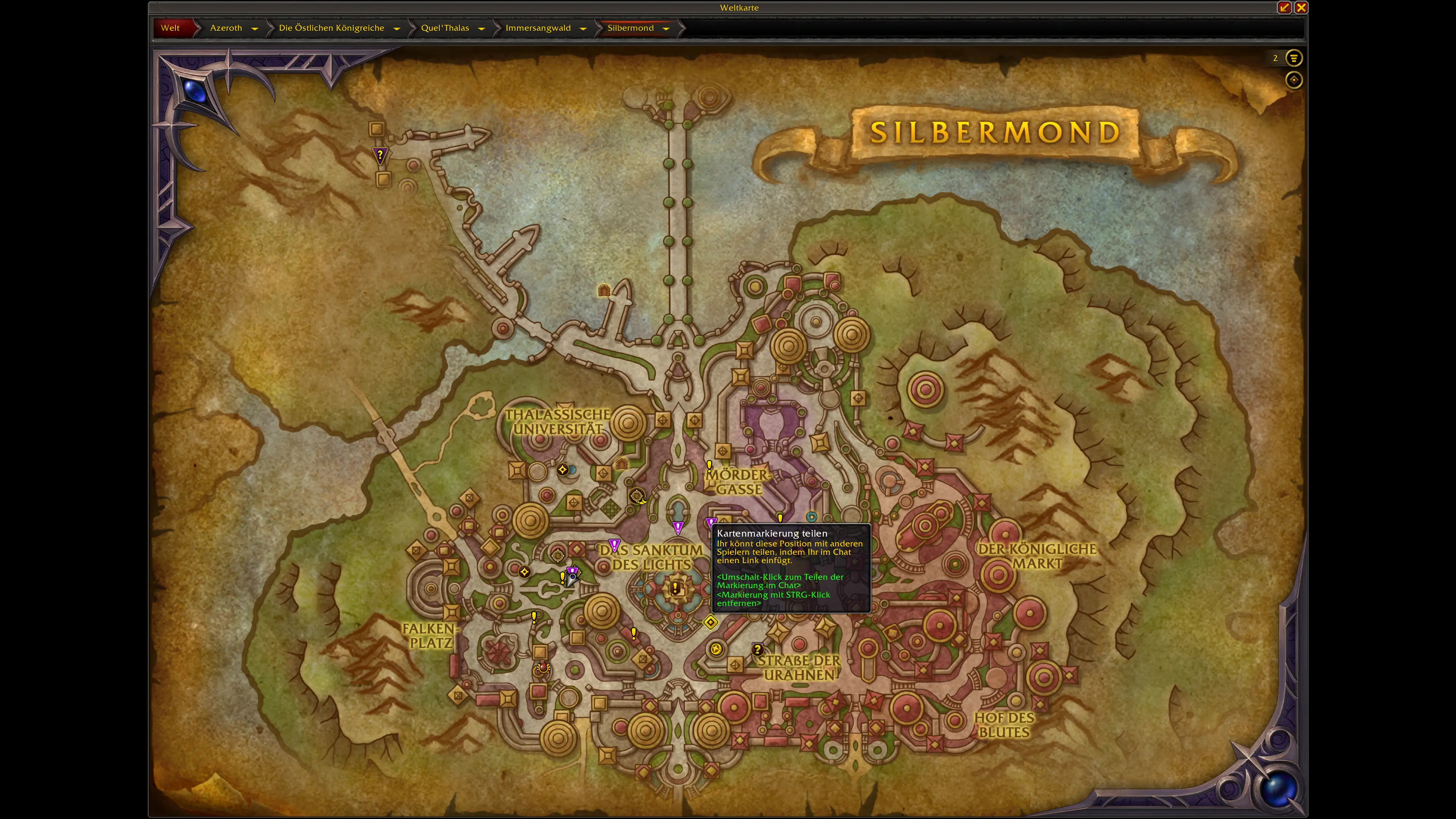Screen dimensions: 1456x819
Task: Close the Weltkarte world map window
Action: tap(1301, 7)
